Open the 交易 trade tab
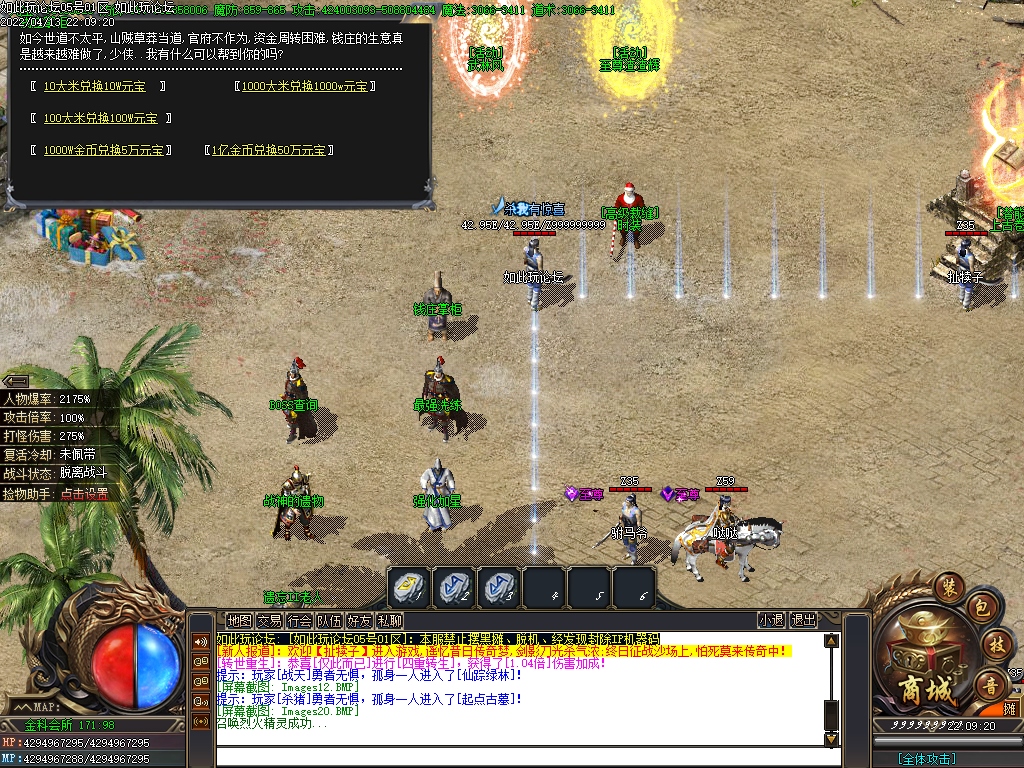The height and width of the screenshot is (768, 1024). 269,621
